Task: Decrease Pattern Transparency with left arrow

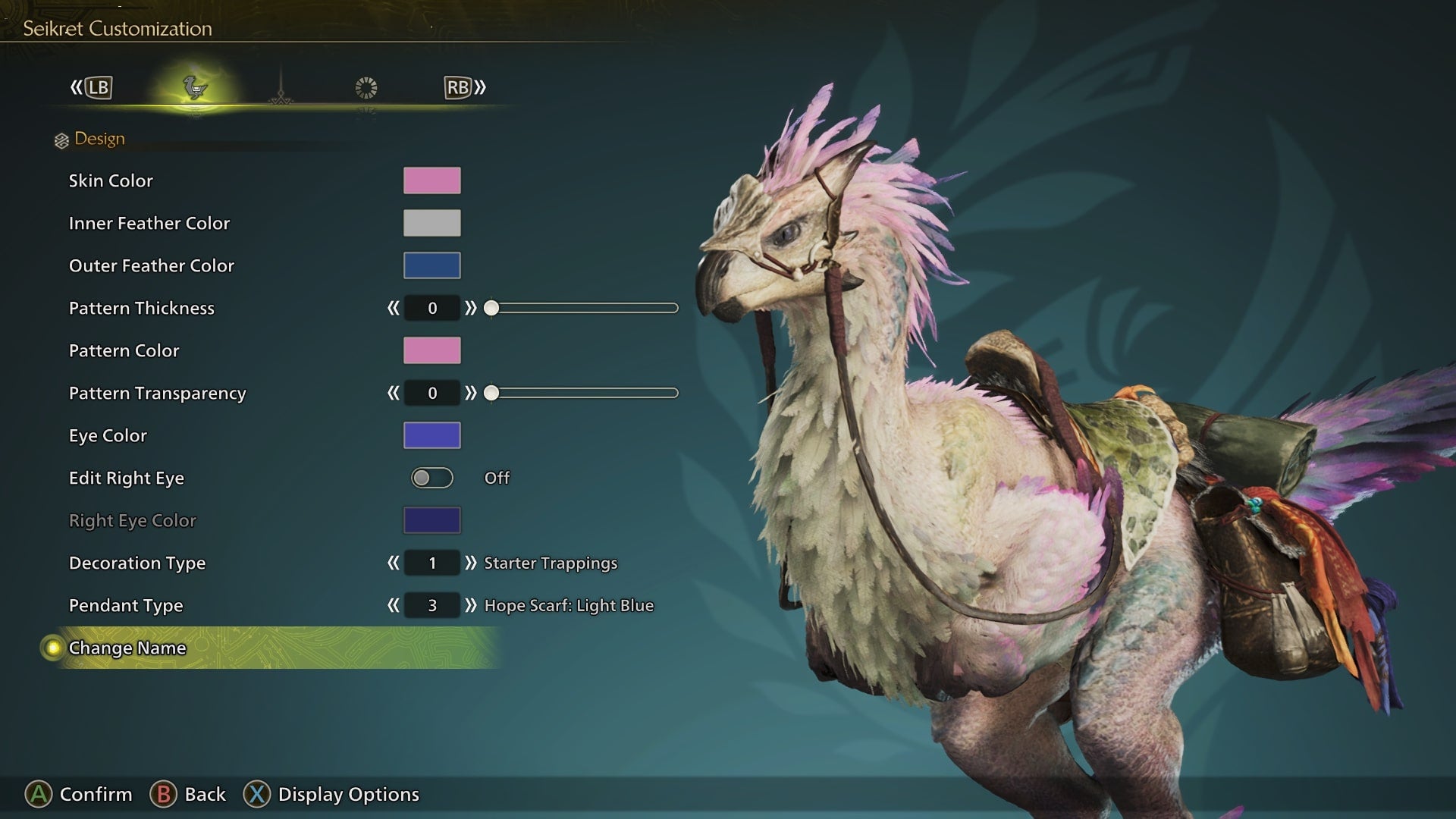Action: point(393,393)
